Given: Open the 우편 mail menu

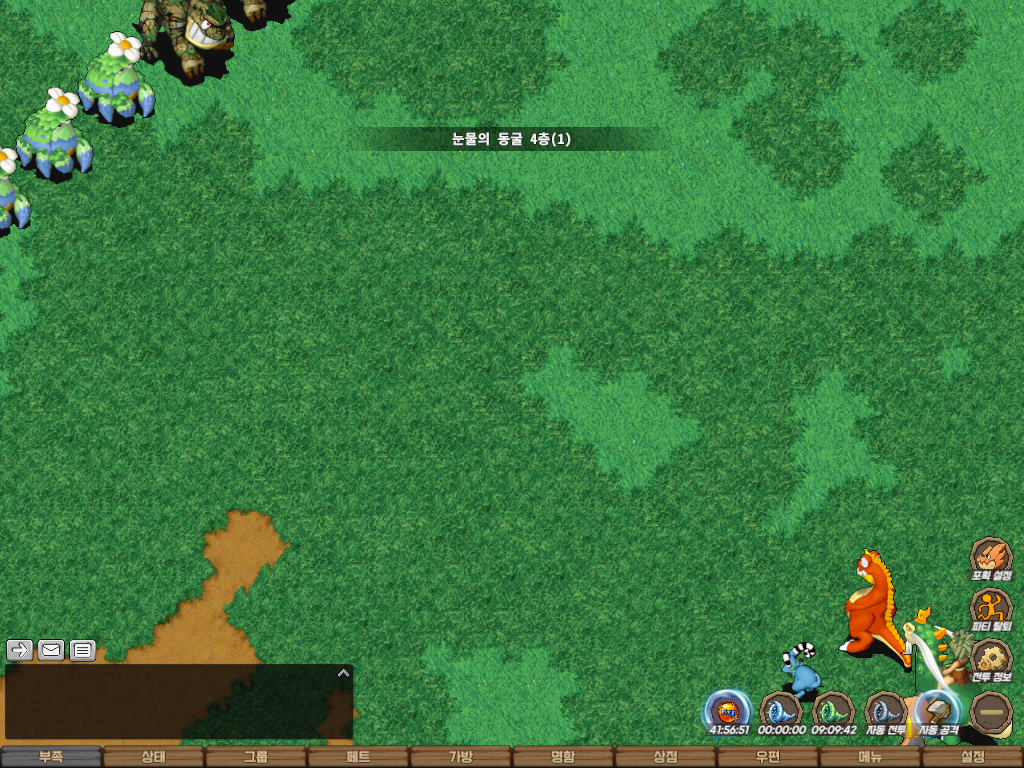Looking at the screenshot, I should pyautogui.click(x=767, y=757).
